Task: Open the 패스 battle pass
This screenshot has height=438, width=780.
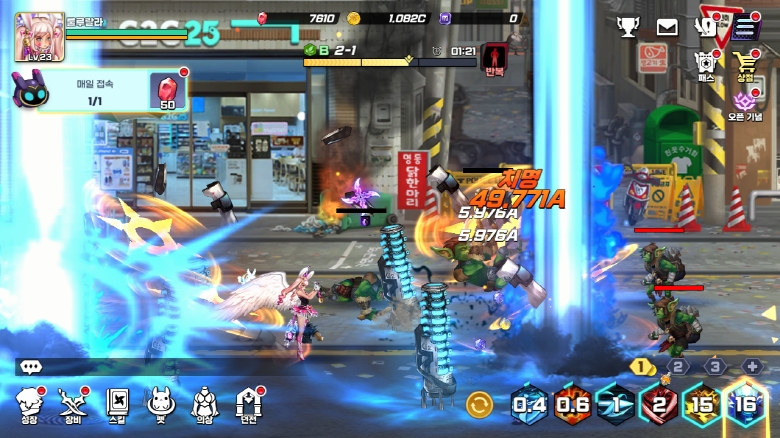Action: tap(706, 64)
